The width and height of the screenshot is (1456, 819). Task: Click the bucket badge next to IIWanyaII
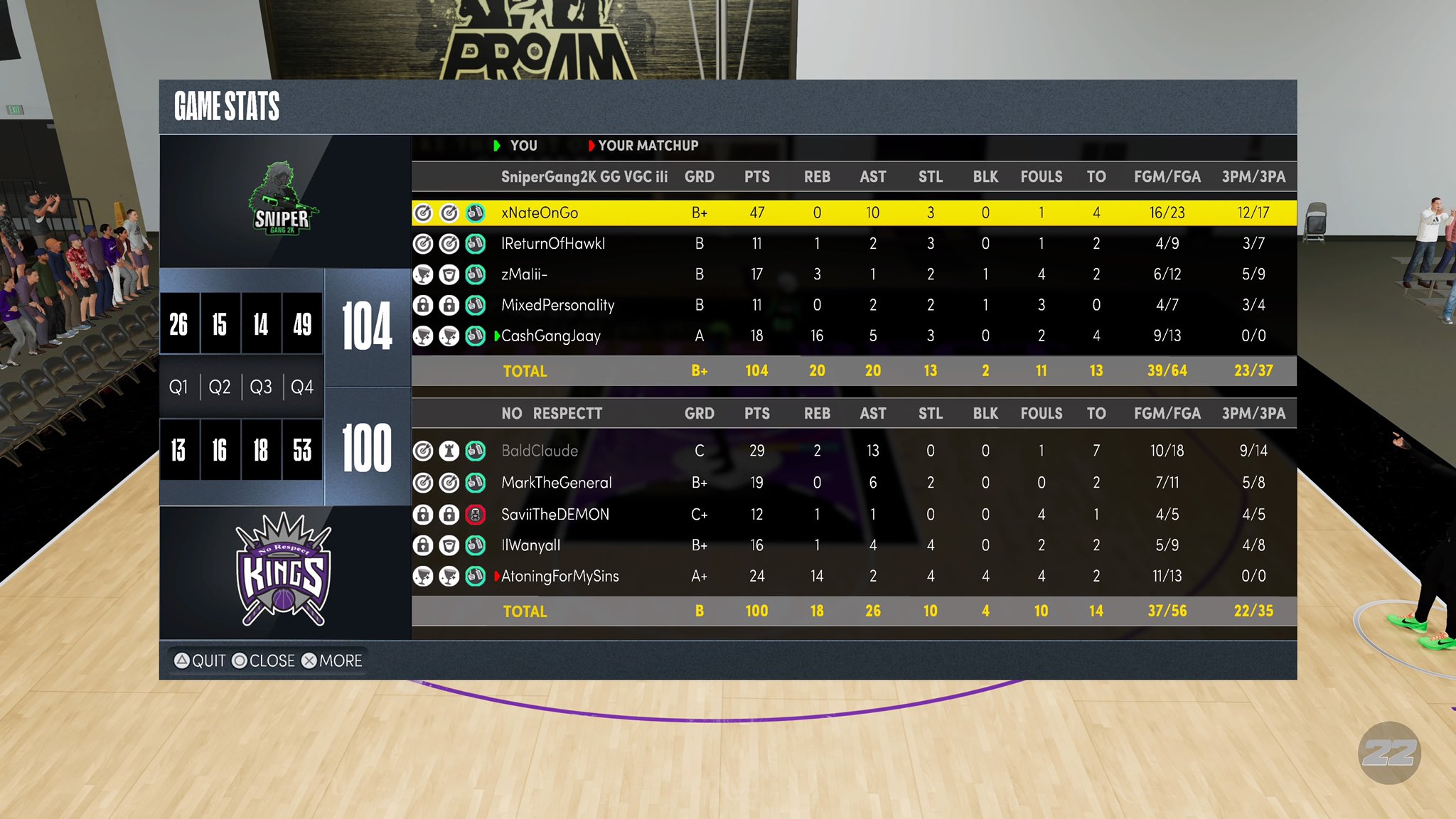449,545
